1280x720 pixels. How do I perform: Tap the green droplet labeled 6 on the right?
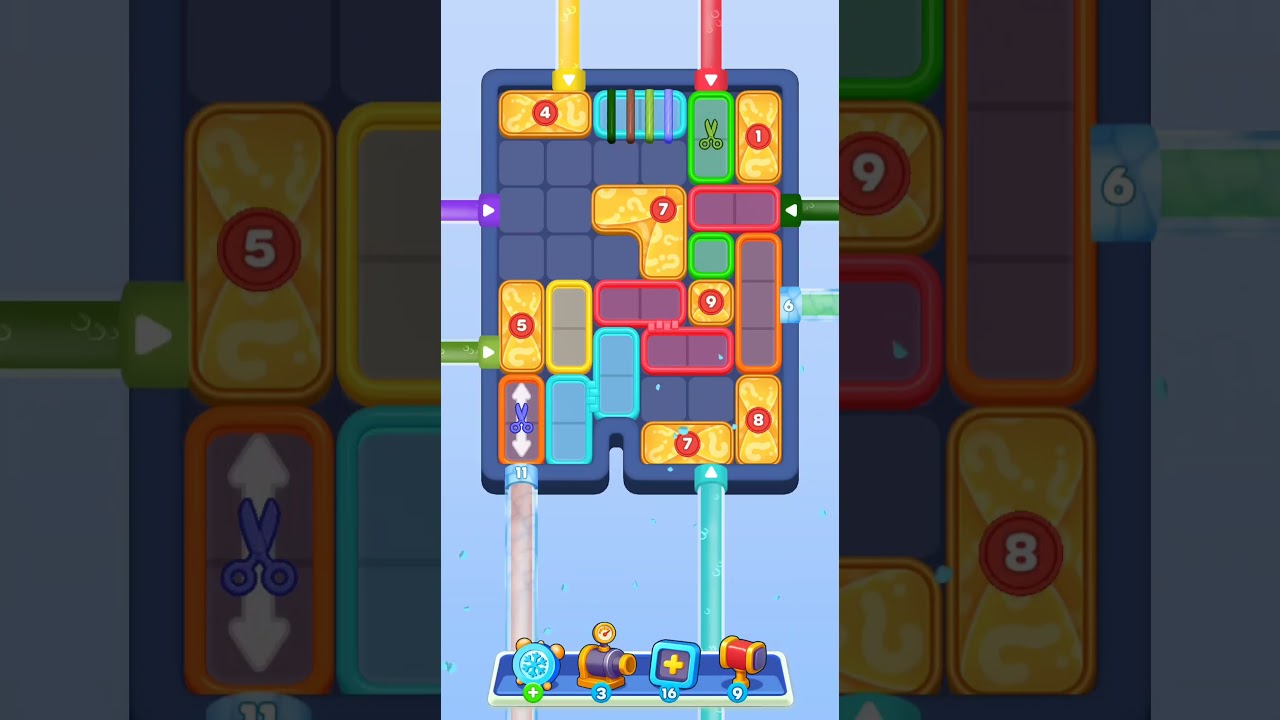coord(789,304)
